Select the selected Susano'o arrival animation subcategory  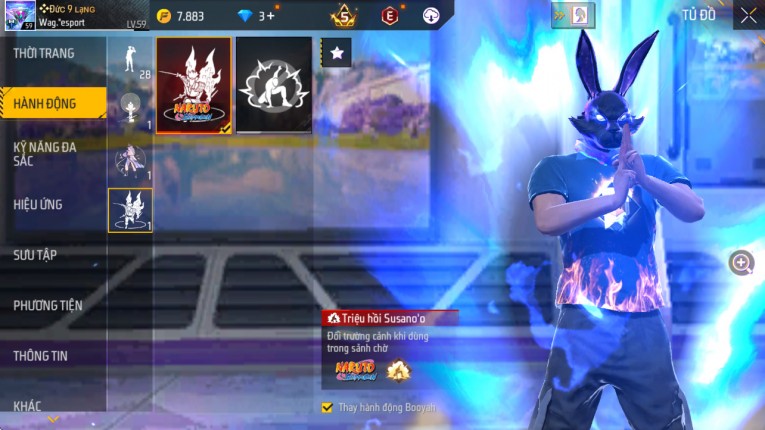tap(130, 210)
